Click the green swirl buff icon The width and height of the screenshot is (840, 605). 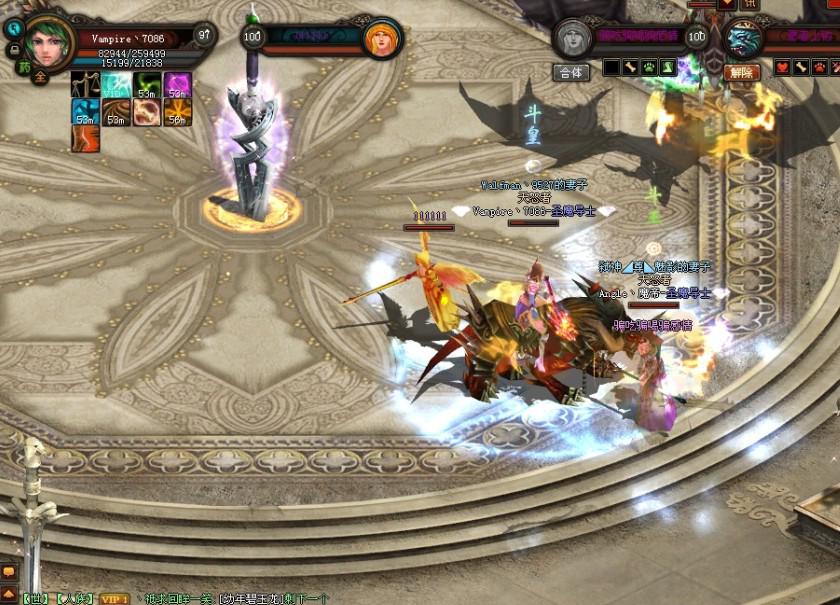pyautogui.click(x=147, y=85)
